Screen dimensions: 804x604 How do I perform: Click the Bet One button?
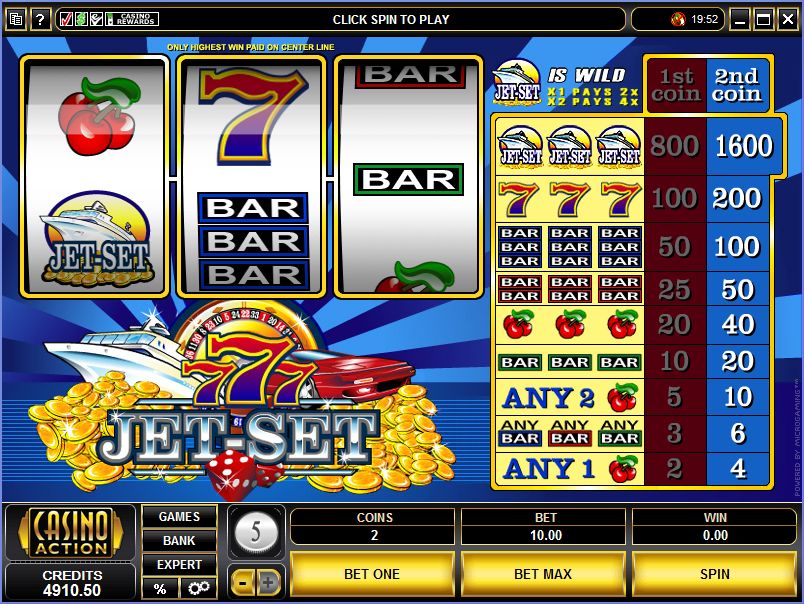click(x=372, y=574)
